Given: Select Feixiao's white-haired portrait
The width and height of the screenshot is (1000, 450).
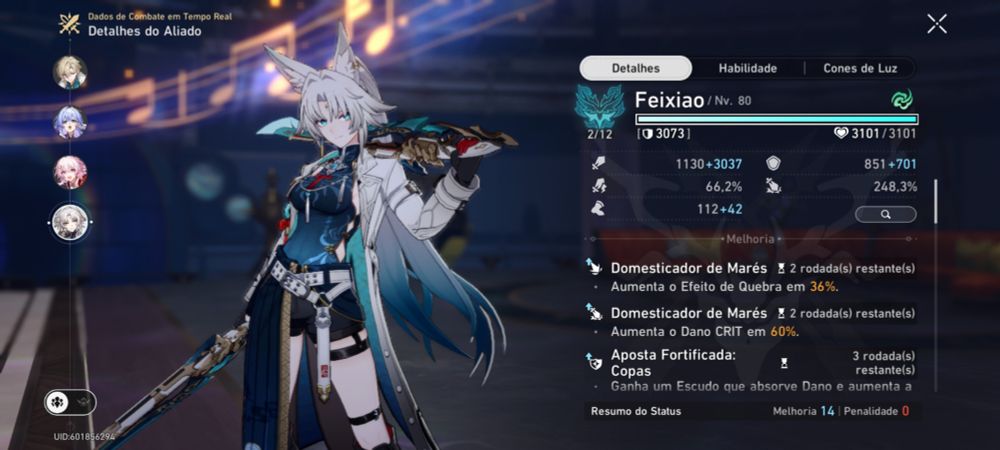Looking at the screenshot, I should (70, 222).
